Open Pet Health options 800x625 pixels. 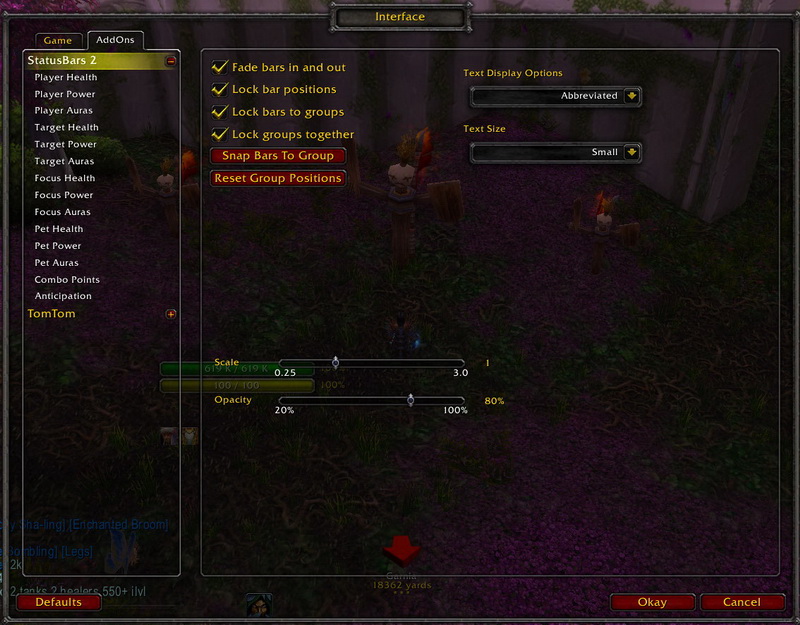point(59,229)
